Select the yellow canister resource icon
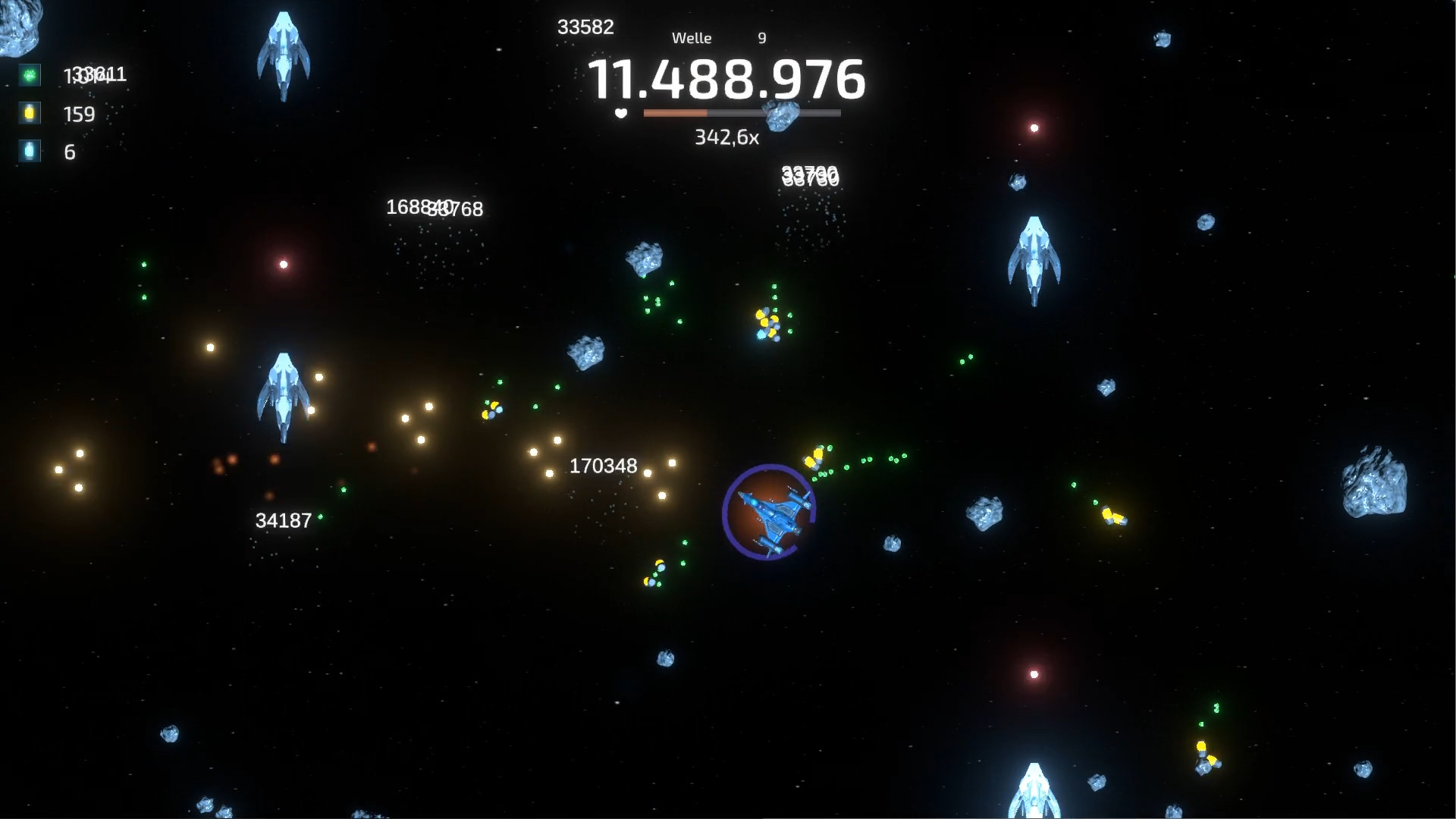Viewport: 1456px width, 819px height. [28, 114]
